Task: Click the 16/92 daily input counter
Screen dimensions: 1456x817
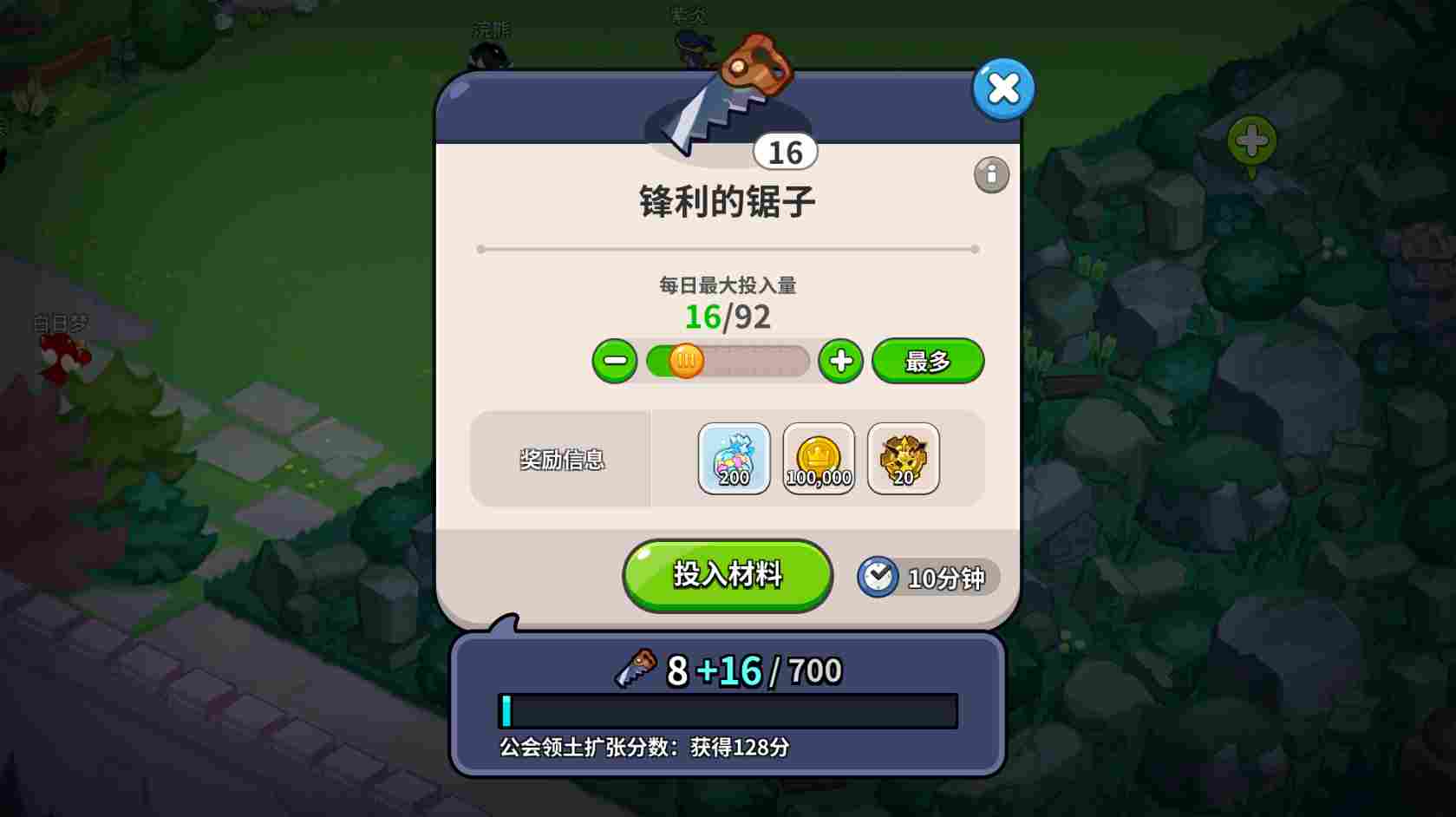Action: (x=727, y=317)
